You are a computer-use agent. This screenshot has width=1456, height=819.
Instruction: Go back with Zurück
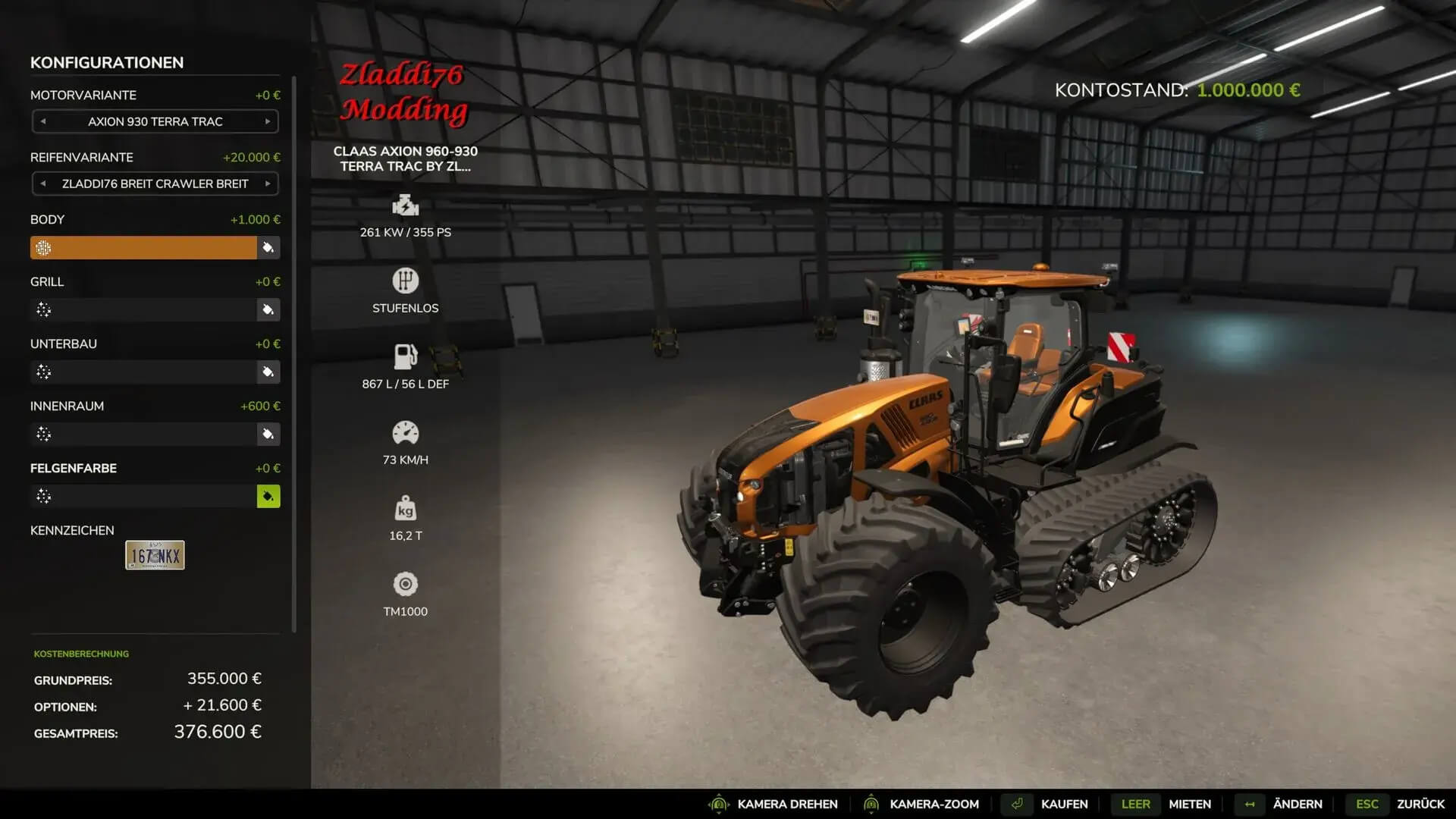(1420, 804)
